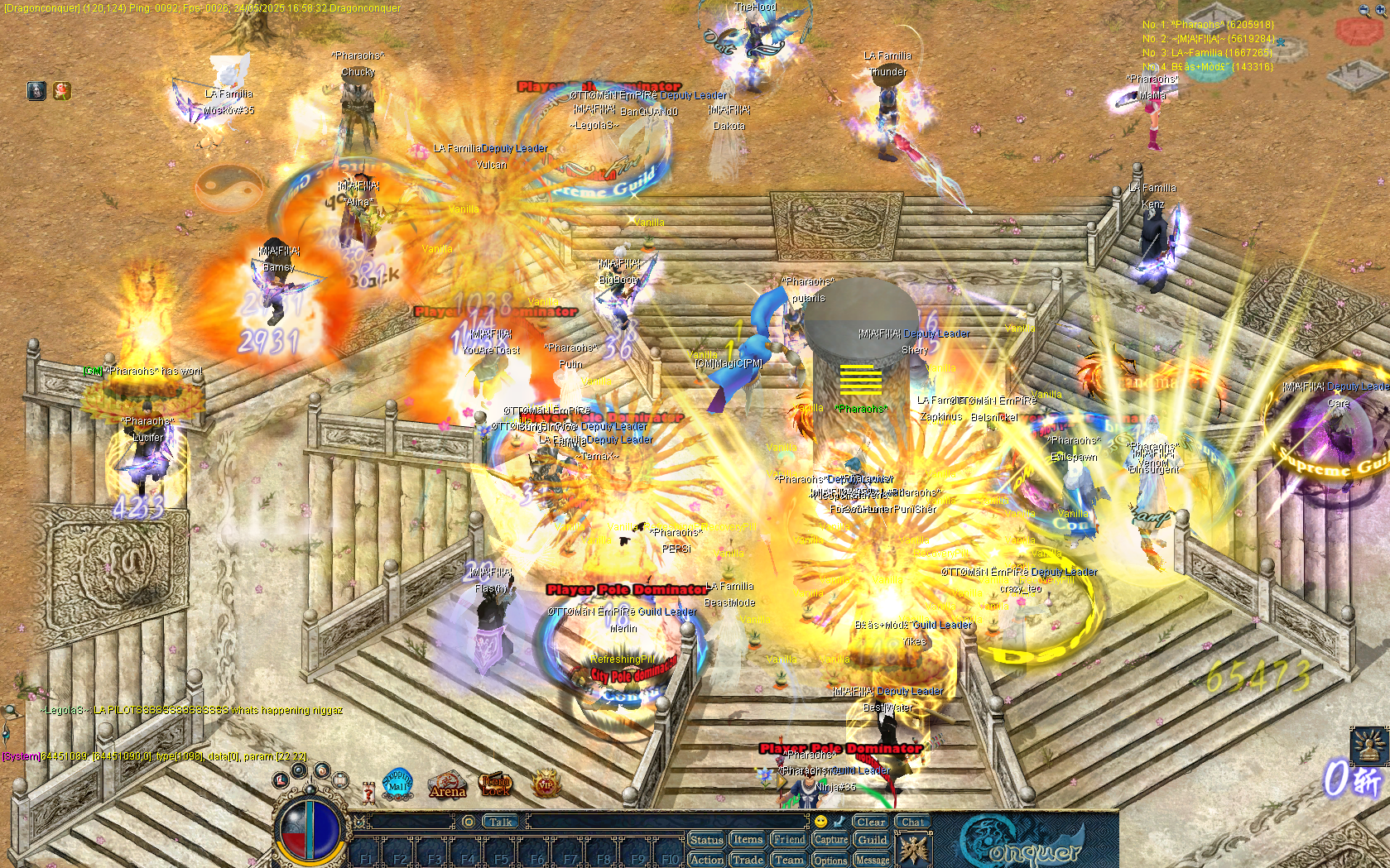
Task: Clear the chat messages
Action: click(x=873, y=822)
